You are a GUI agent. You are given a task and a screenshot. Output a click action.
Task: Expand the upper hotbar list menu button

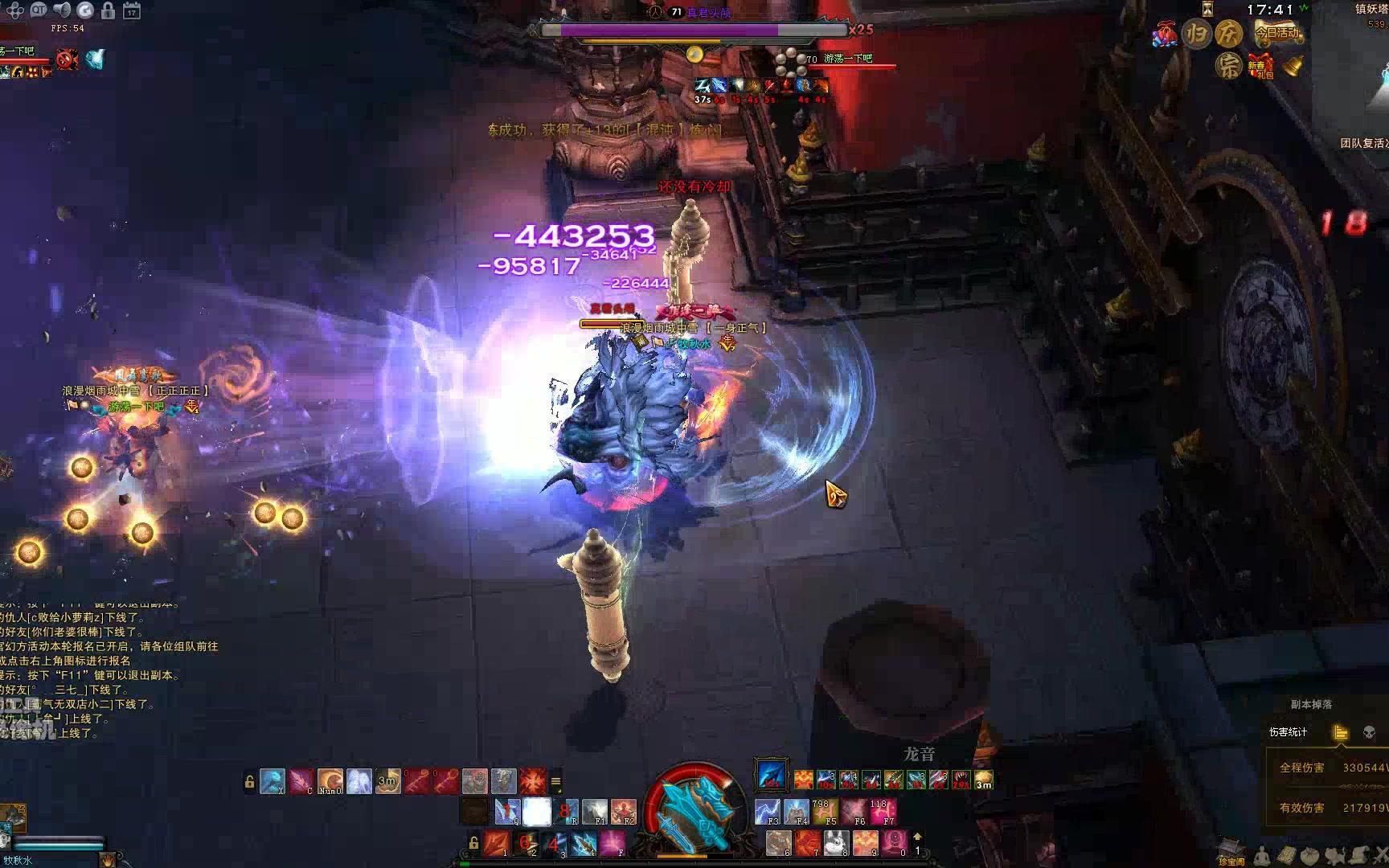555,781
